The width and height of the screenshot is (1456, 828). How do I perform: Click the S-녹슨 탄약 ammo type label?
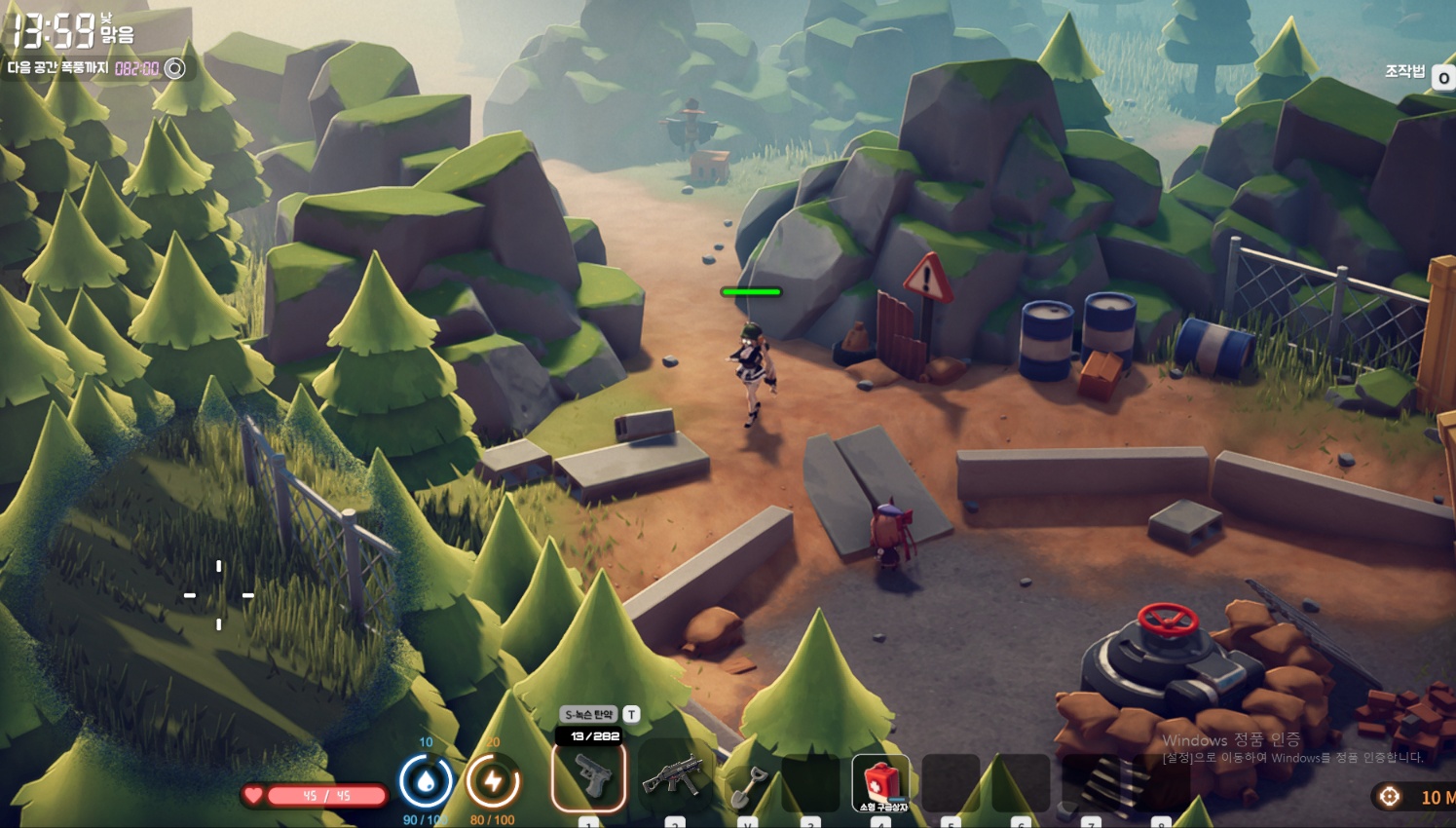589,714
